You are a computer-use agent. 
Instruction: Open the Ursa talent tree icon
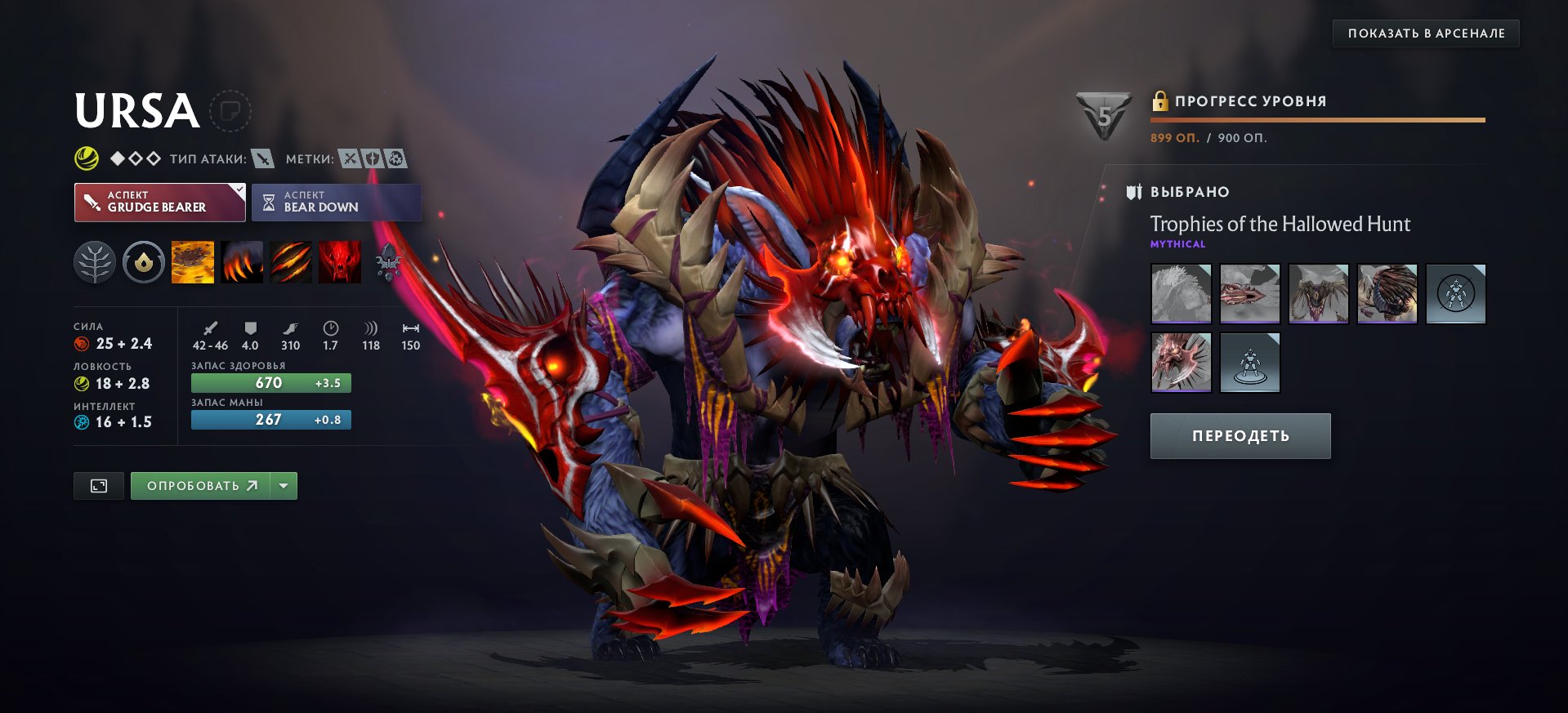[x=96, y=261]
